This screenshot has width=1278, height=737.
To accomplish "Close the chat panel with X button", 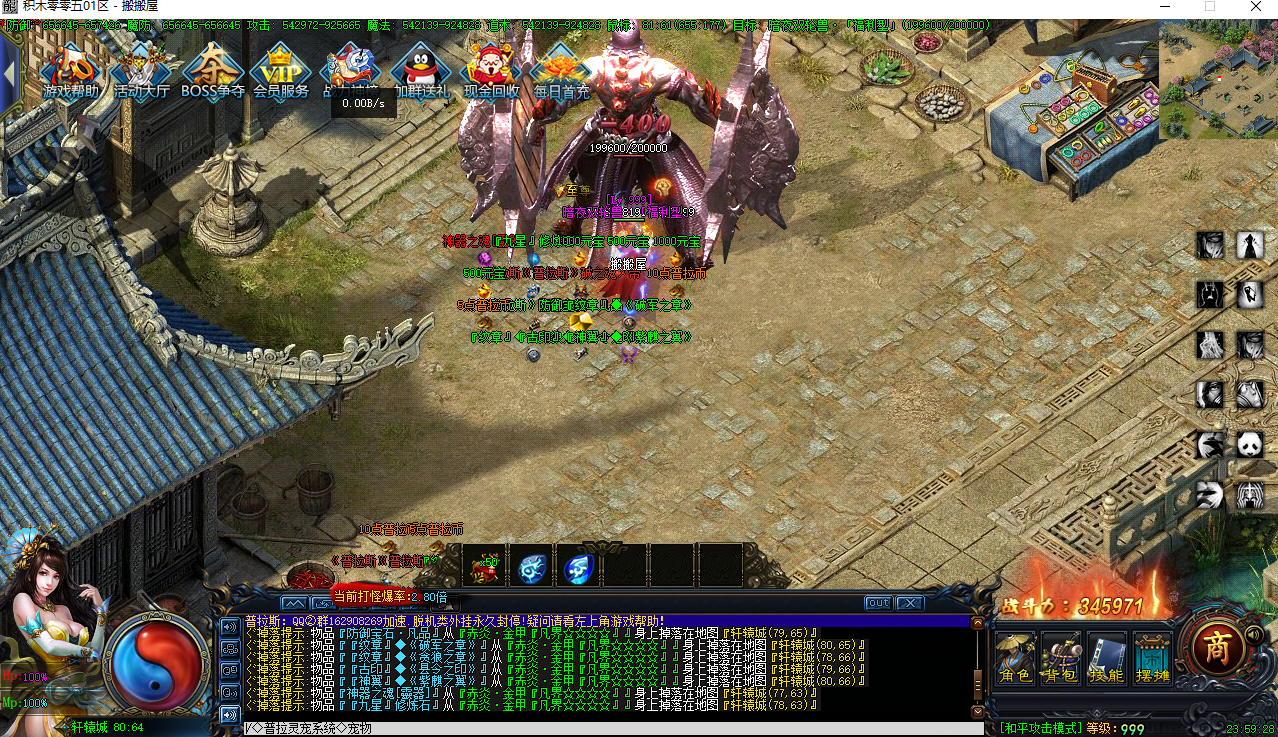I will 908,603.
